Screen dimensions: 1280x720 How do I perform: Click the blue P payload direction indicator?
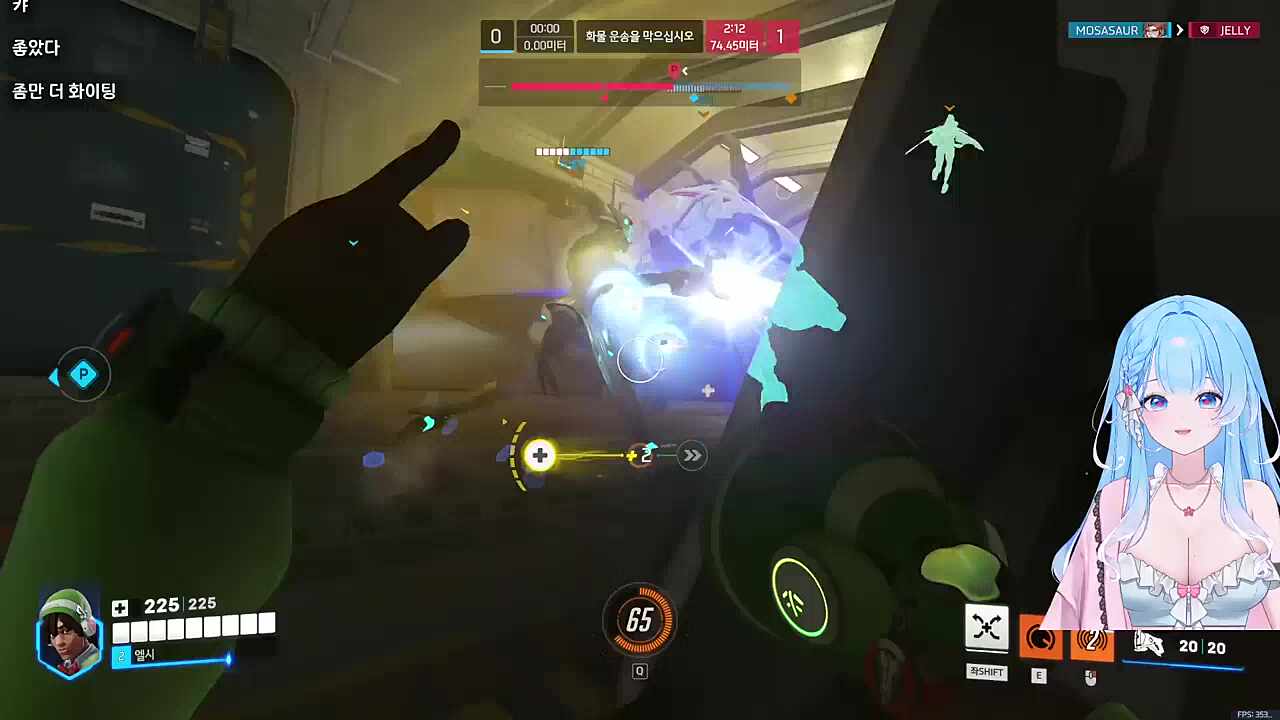tap(82, 376)
